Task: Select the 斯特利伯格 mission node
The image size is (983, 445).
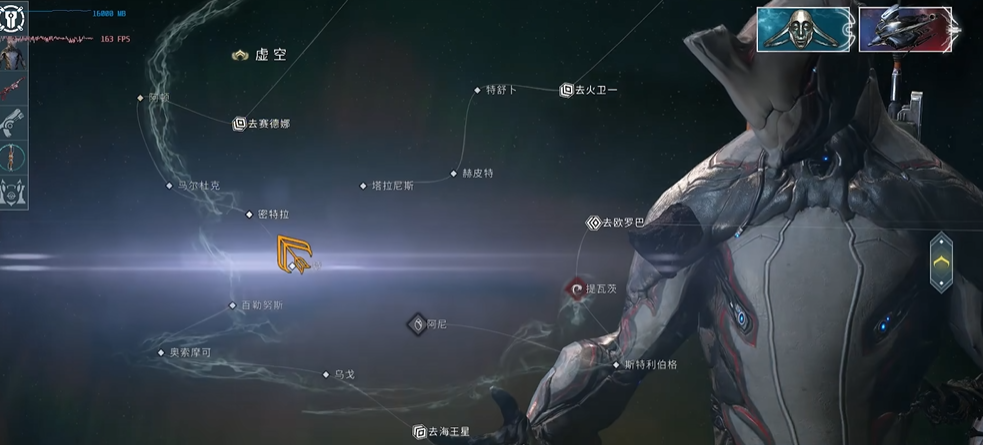Action: click(616, 365)
